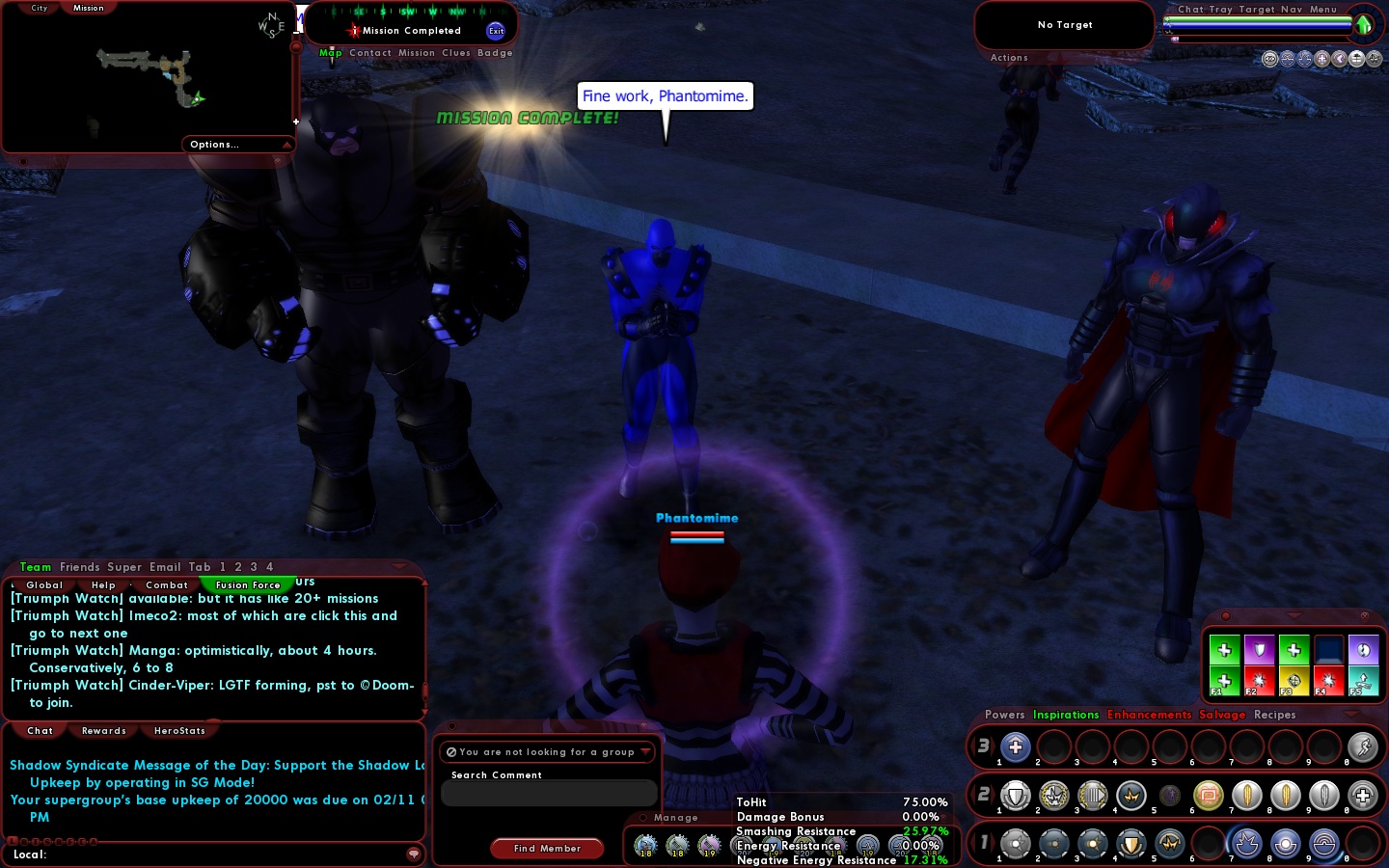1389x868 pixels.
Task: Open the Badge window
Action: (495, 53)
